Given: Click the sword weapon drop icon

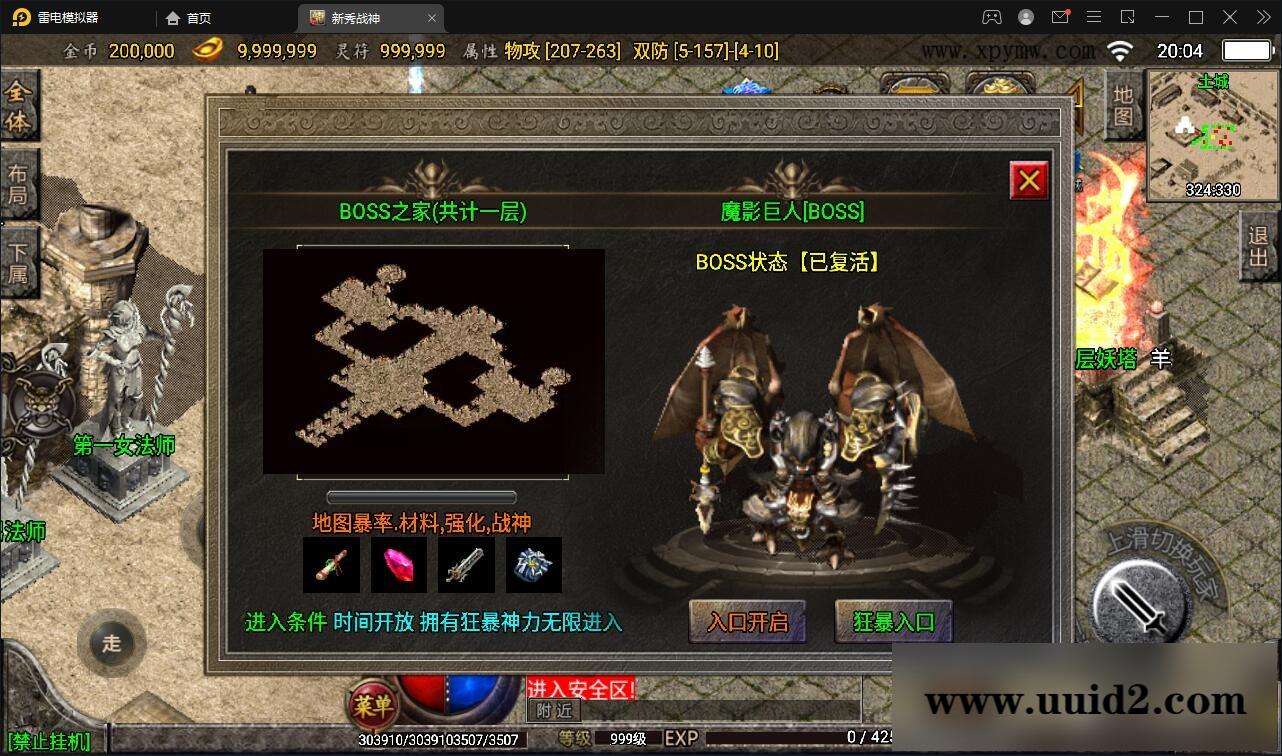Looking at the screenshot, I should click(465, 564).
